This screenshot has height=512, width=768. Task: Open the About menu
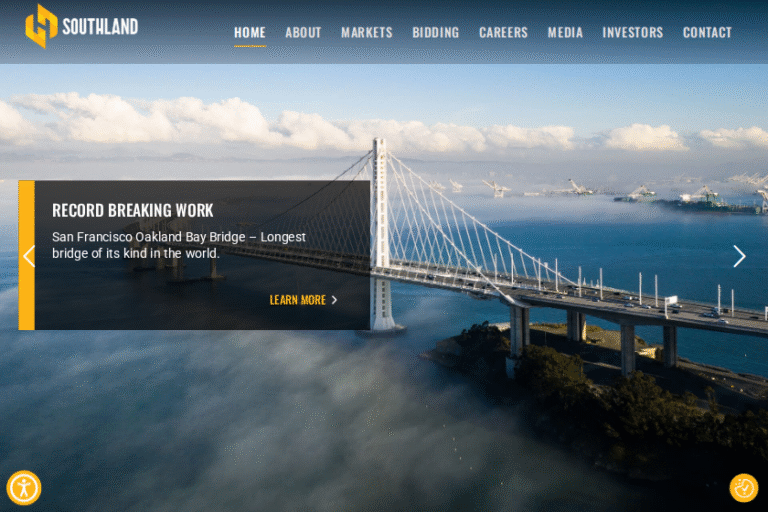[303, 33]
